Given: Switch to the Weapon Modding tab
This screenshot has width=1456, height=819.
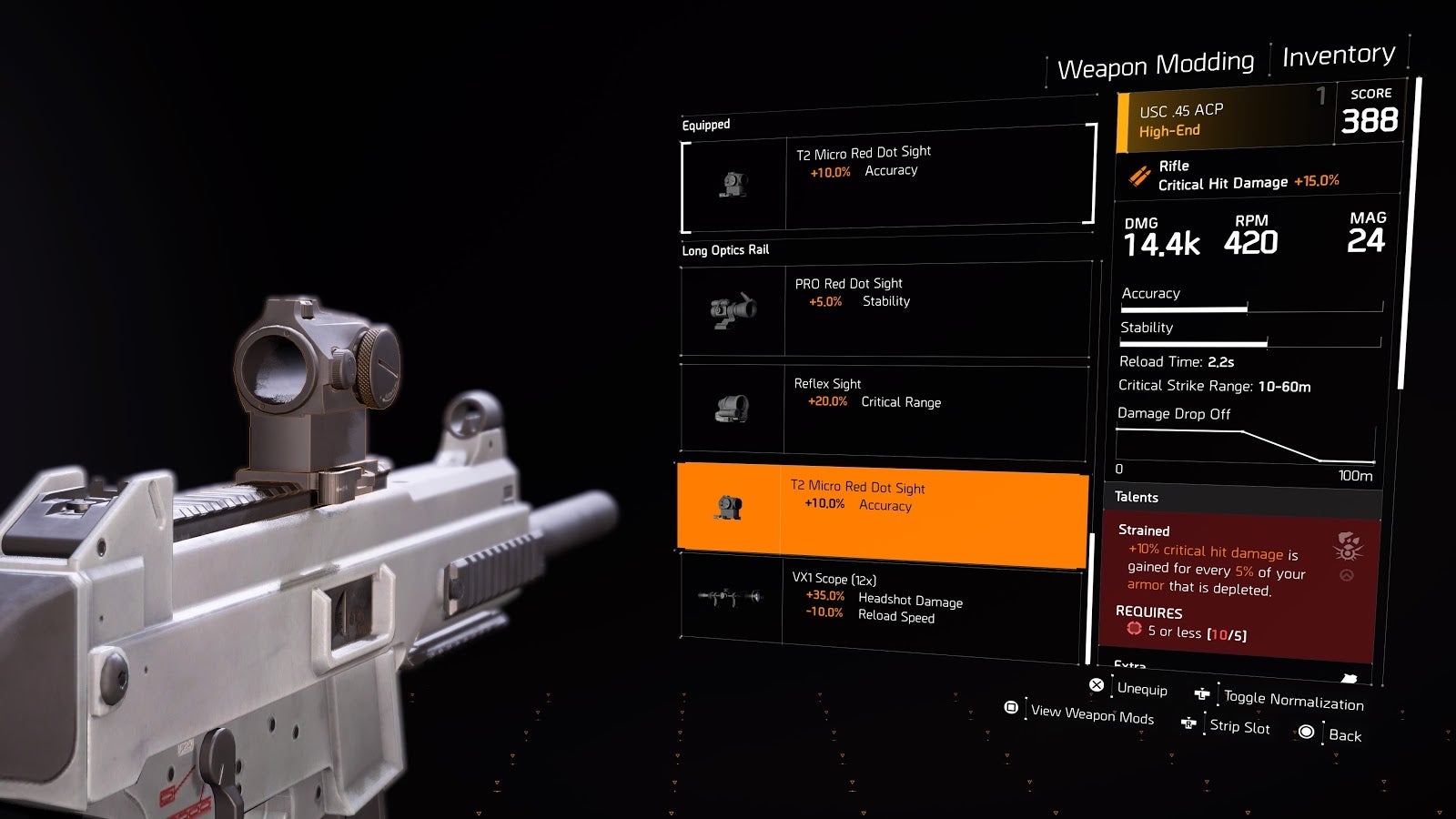Looking at the screenshot, I should [1155, 65].
